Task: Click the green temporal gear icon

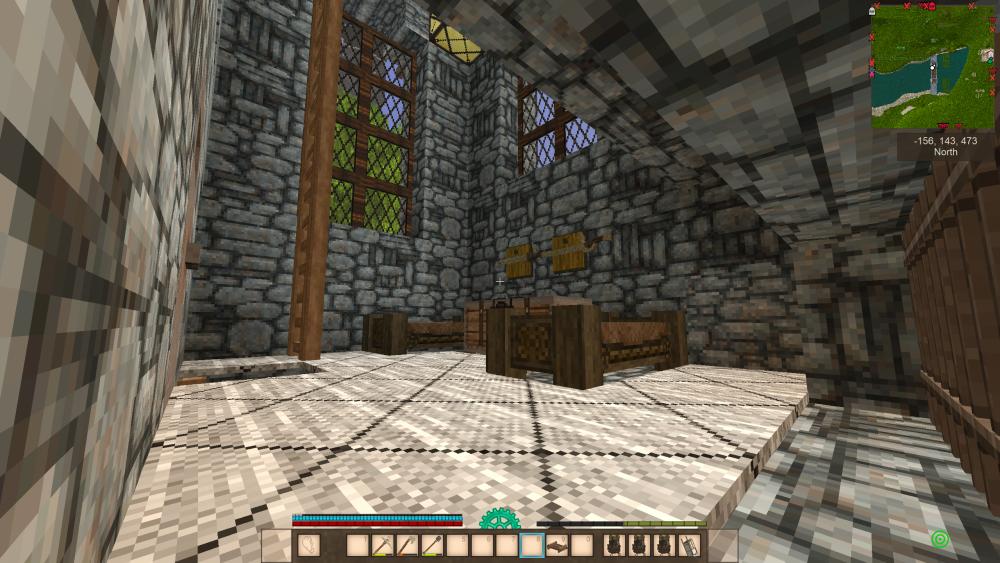Action: [498, 520]
